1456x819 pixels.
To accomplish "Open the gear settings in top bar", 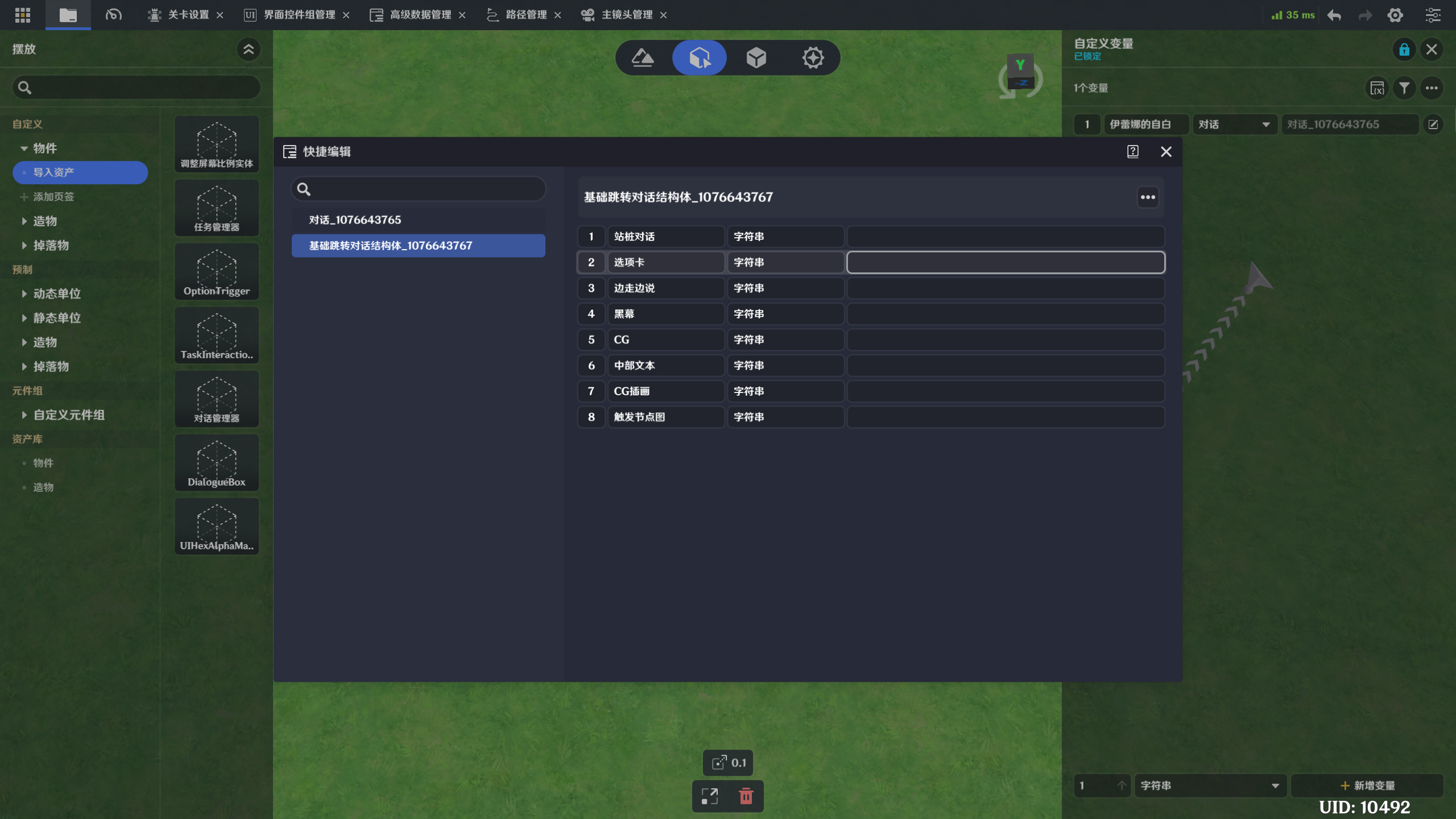I will (x=1395, y=15).
